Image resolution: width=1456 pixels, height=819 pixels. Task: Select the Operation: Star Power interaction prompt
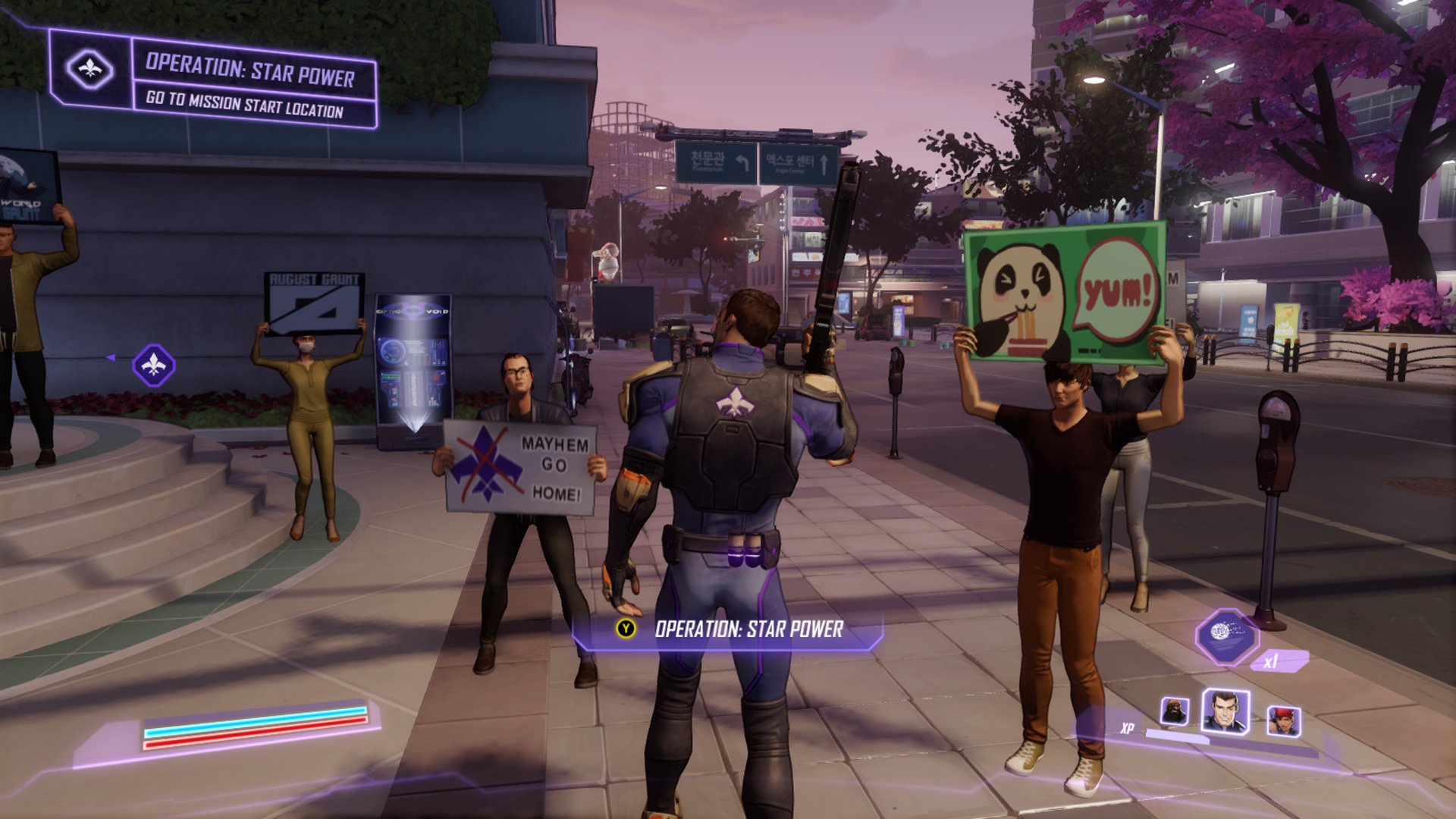728,629
